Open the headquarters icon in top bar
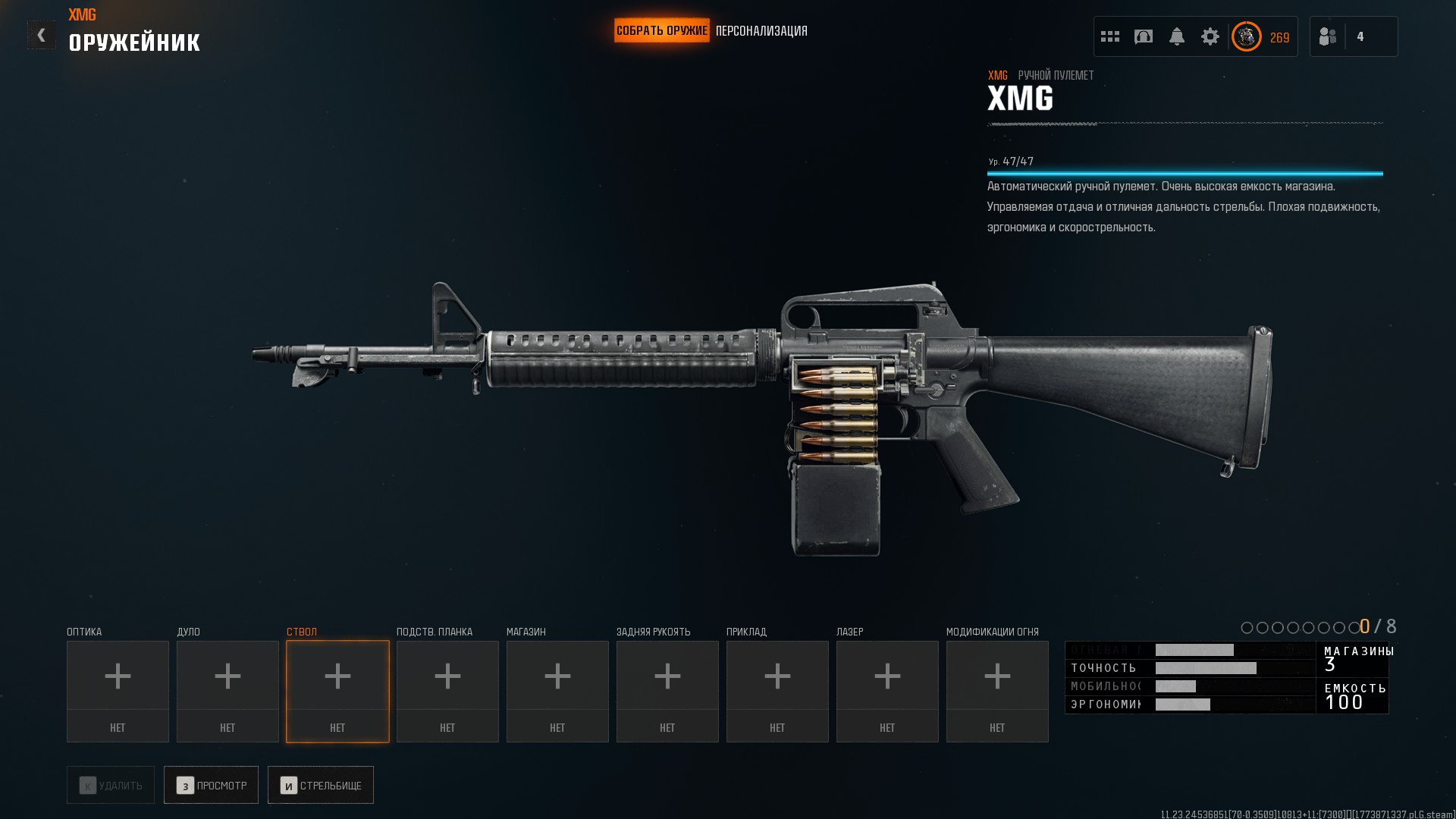 [x=1143, y=36]
